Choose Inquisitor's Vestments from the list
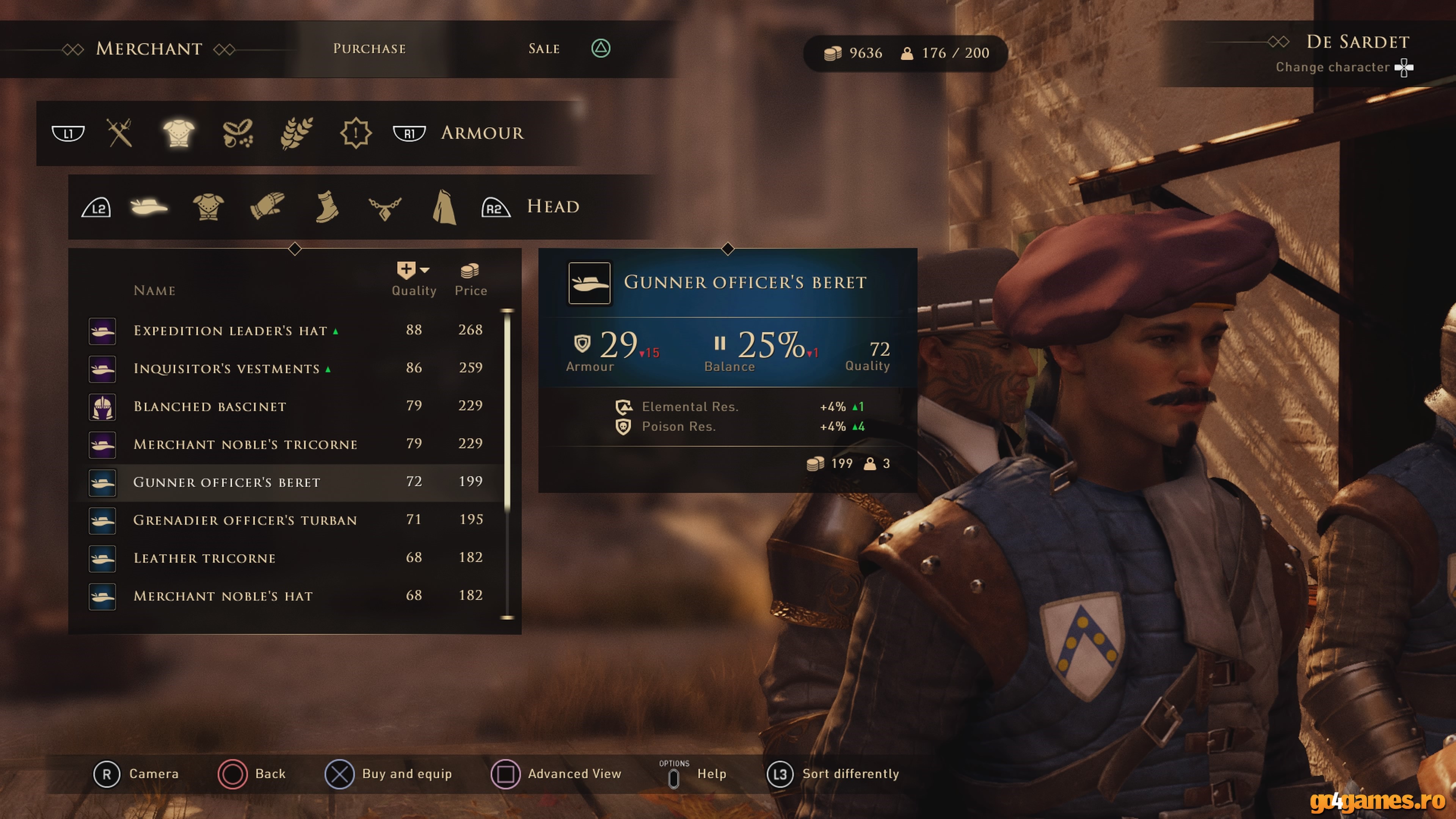Viewport: 1456px width, 819px height. tap(227, 369)
